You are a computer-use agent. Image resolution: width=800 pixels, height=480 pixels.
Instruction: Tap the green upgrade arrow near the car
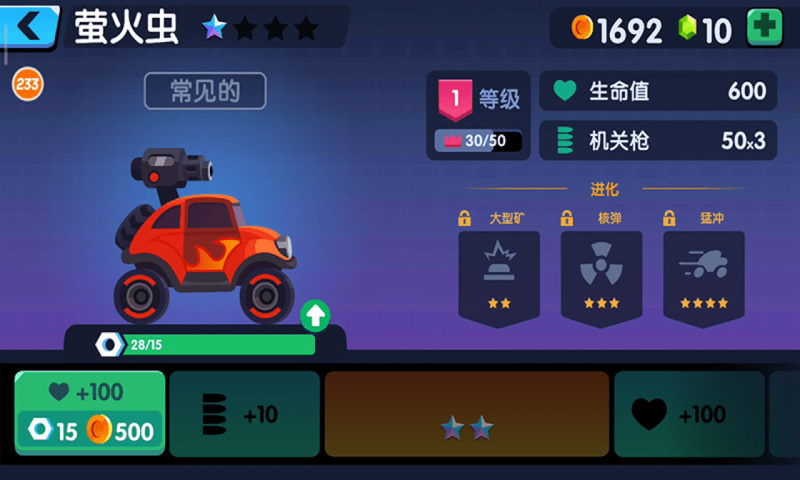coord(315,316)
